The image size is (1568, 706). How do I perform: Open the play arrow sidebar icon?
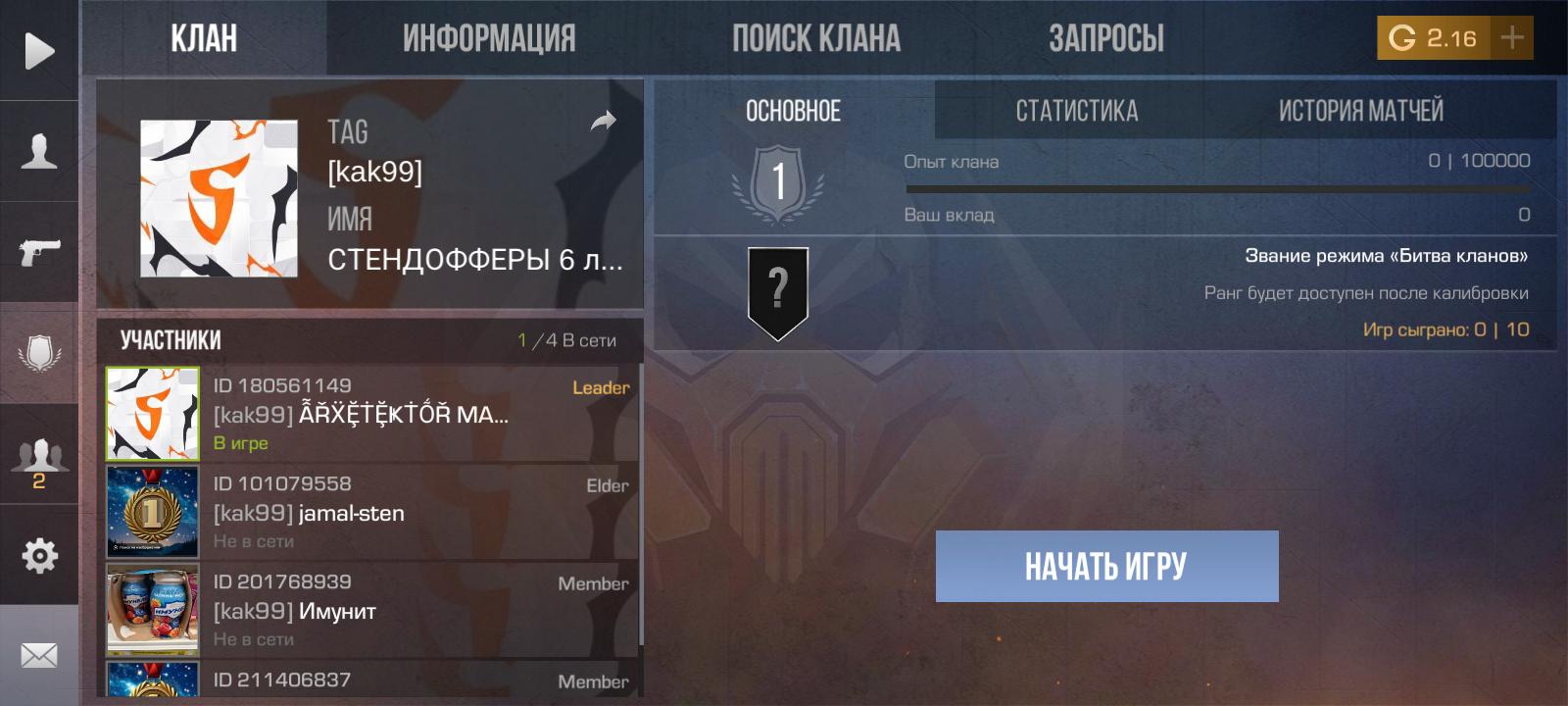tap(39, 51)
